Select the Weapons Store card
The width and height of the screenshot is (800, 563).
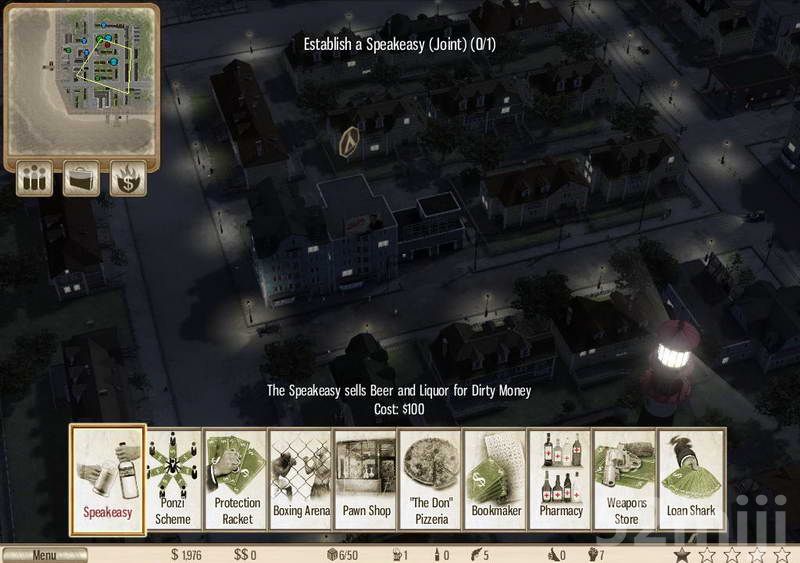(x=626, y=478)
